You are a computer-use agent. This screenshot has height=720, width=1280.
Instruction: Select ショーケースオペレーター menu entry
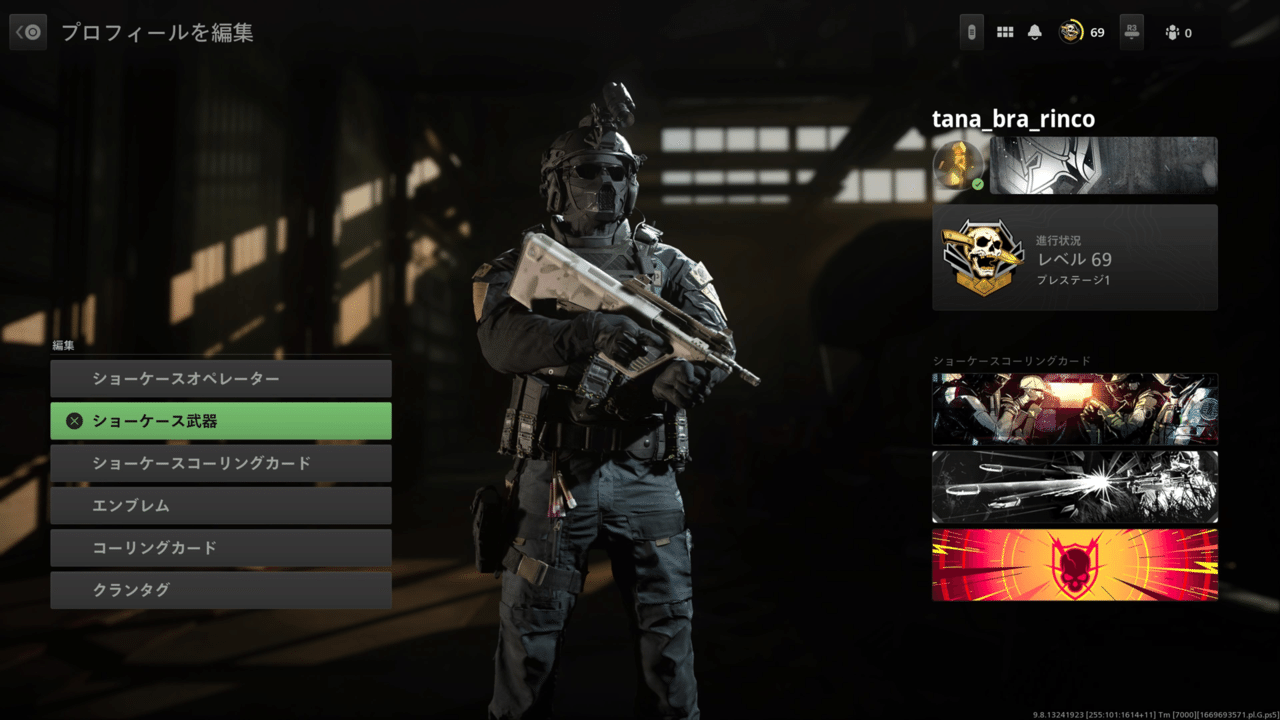click(x=220, y=379)
